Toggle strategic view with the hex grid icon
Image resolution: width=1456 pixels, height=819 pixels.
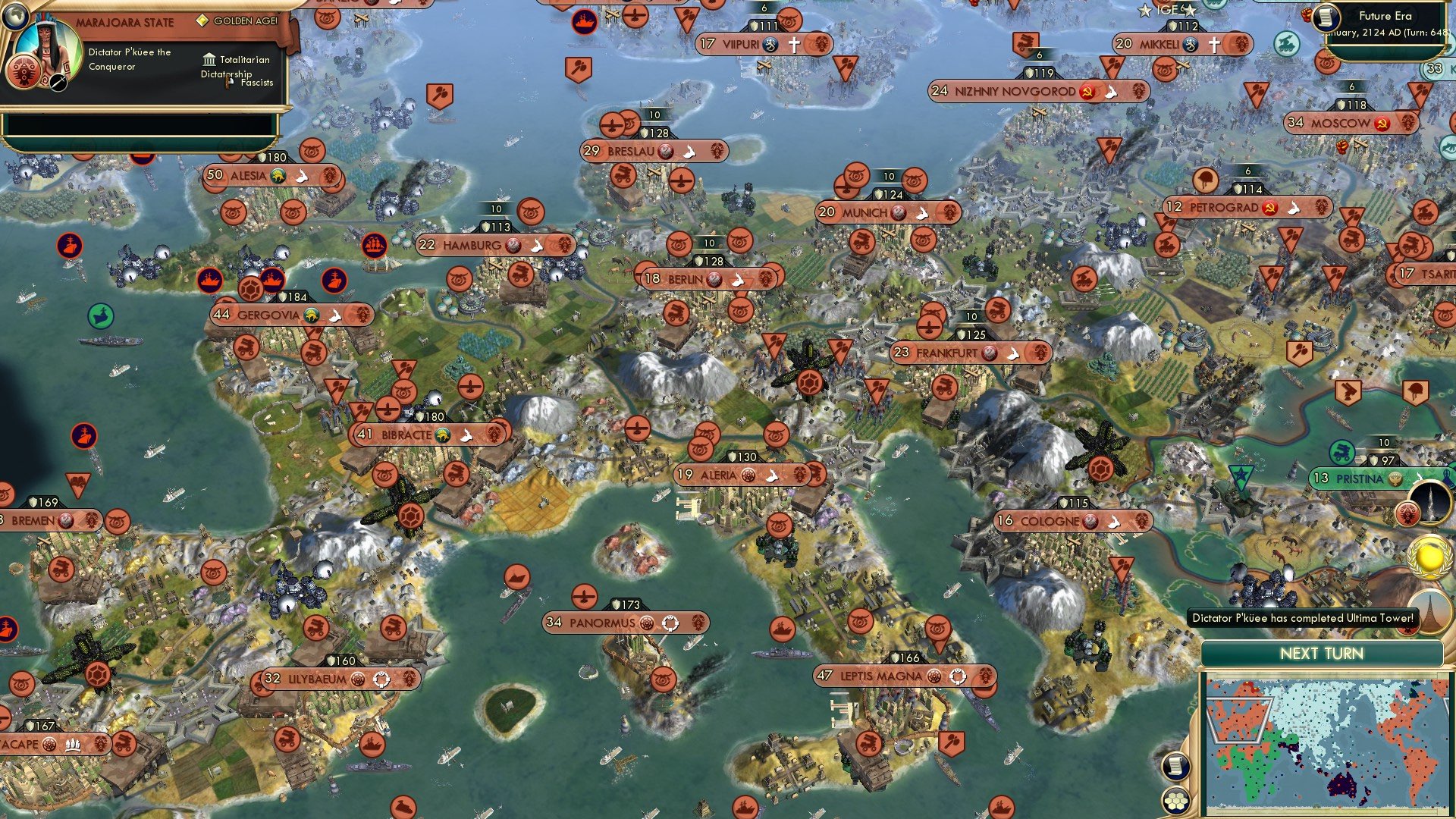[x=1176, y=802]
